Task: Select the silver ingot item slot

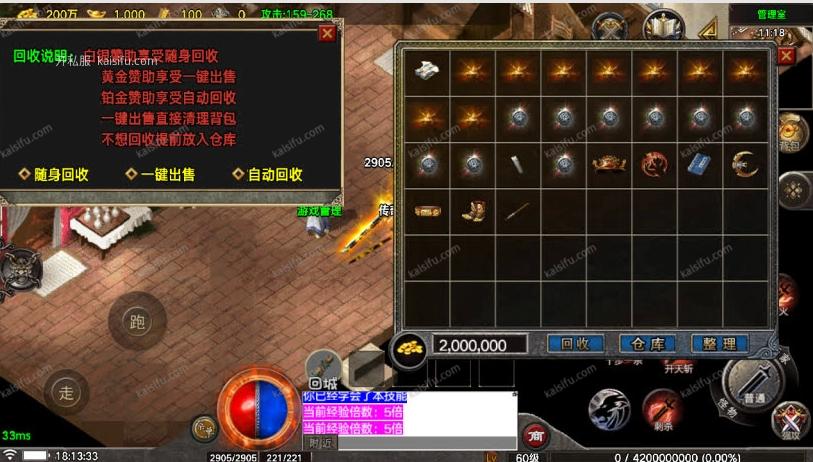Action: pyautogui.click(x=427, y=70)
